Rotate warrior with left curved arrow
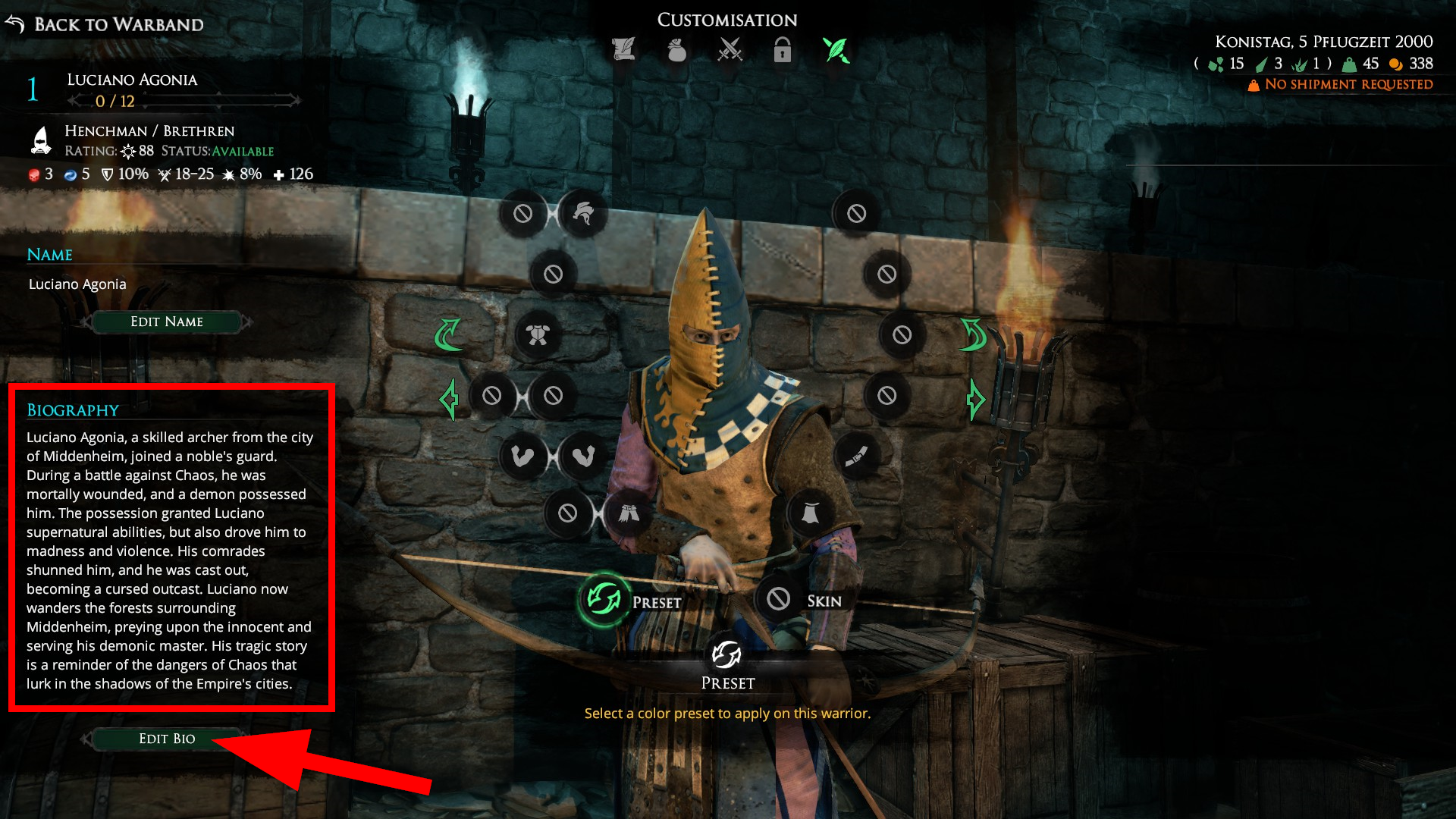This screenshot has height=819, width=1456. [447, 334]
